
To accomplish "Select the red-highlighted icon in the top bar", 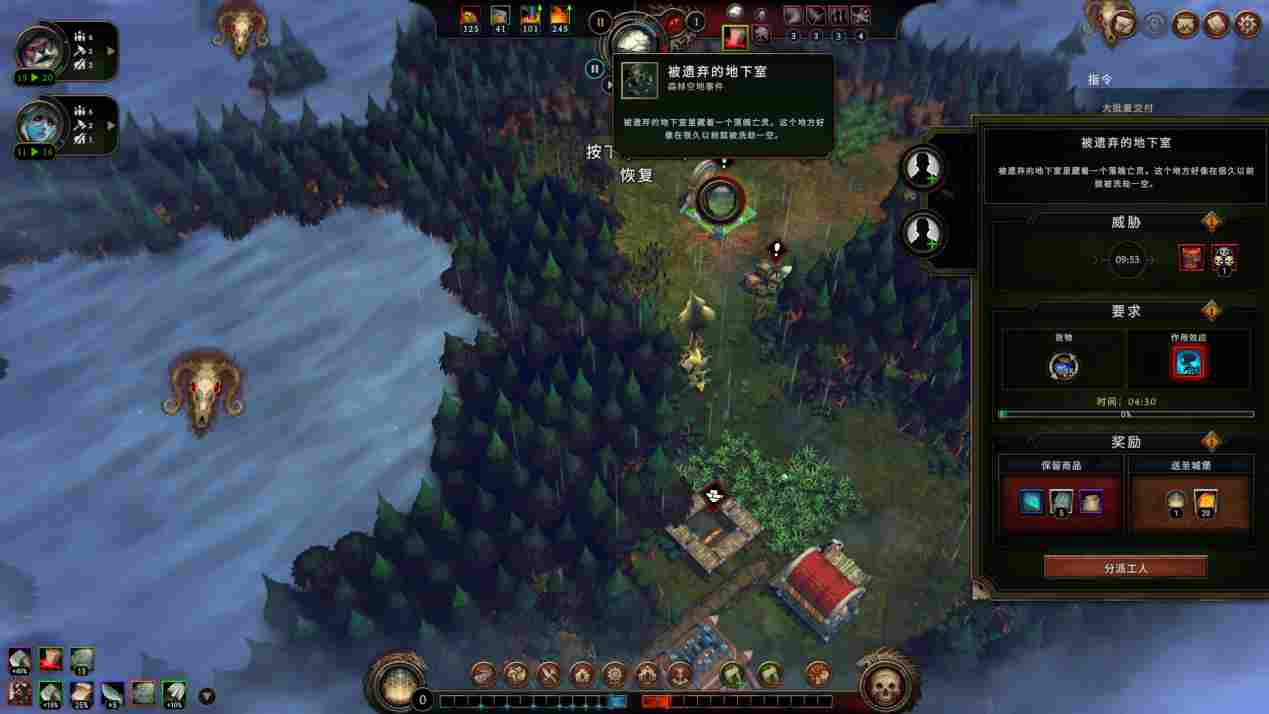I will (735, 37).
